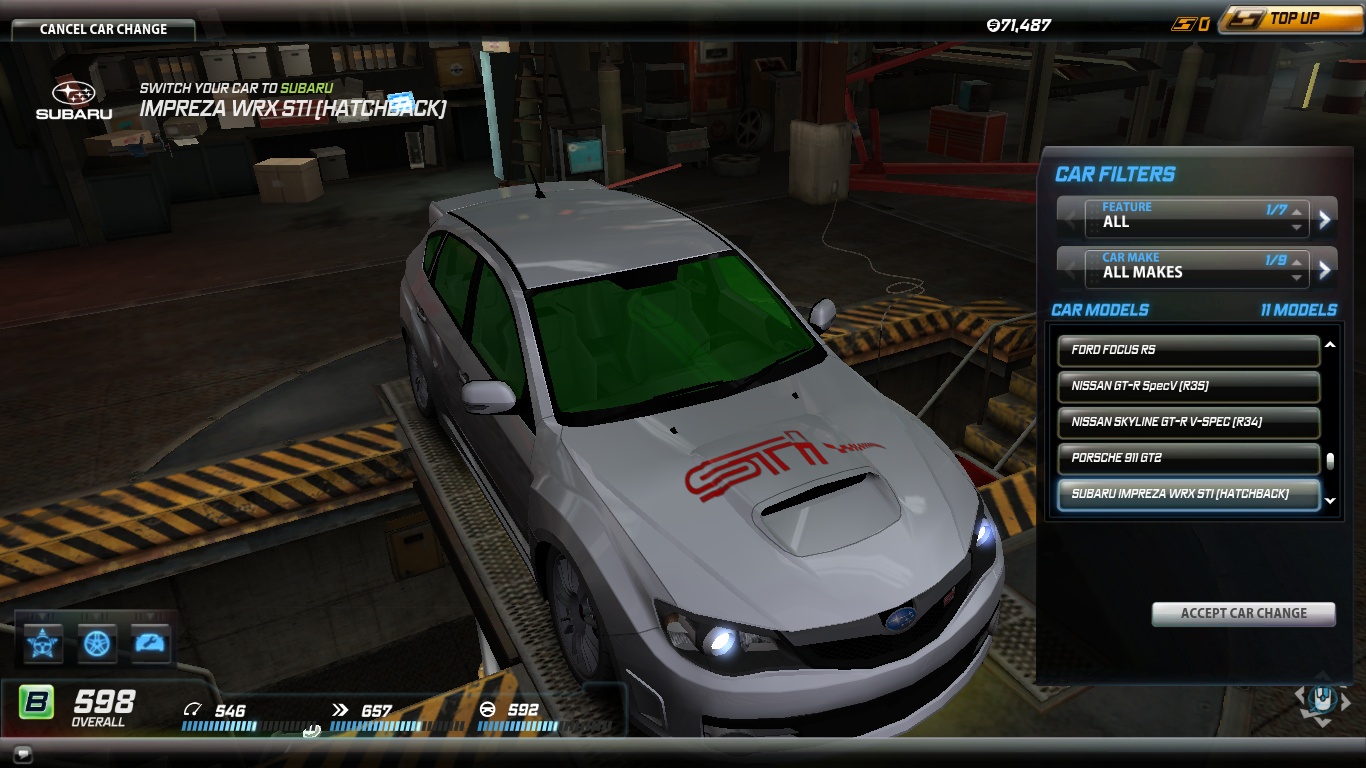The height and width of the screenshot is (768, 1366).
Task: Click the car models list down arrow
Action: pyautogui.click(x=1330, y=501)
